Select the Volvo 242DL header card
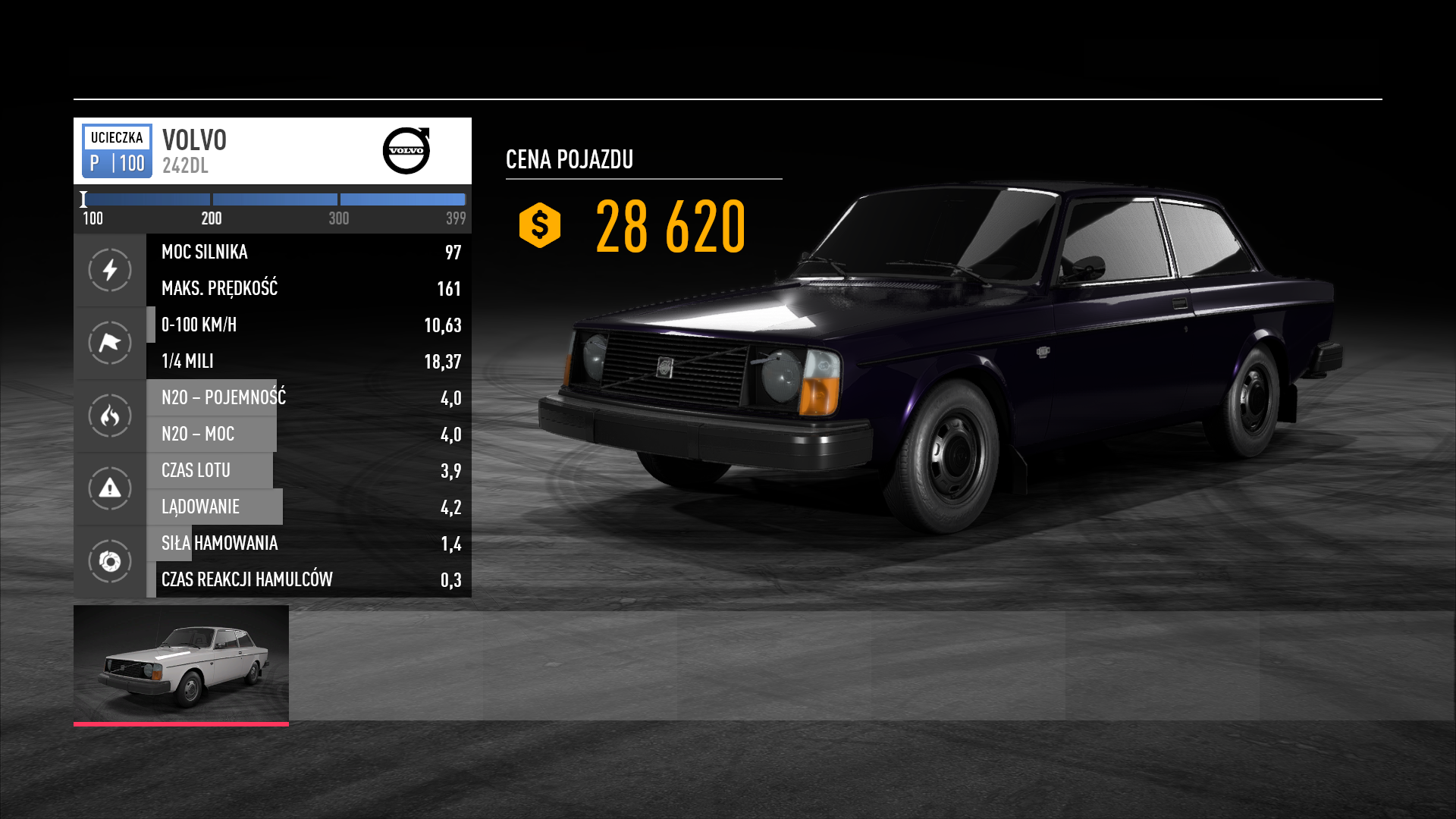 (272, 151)
